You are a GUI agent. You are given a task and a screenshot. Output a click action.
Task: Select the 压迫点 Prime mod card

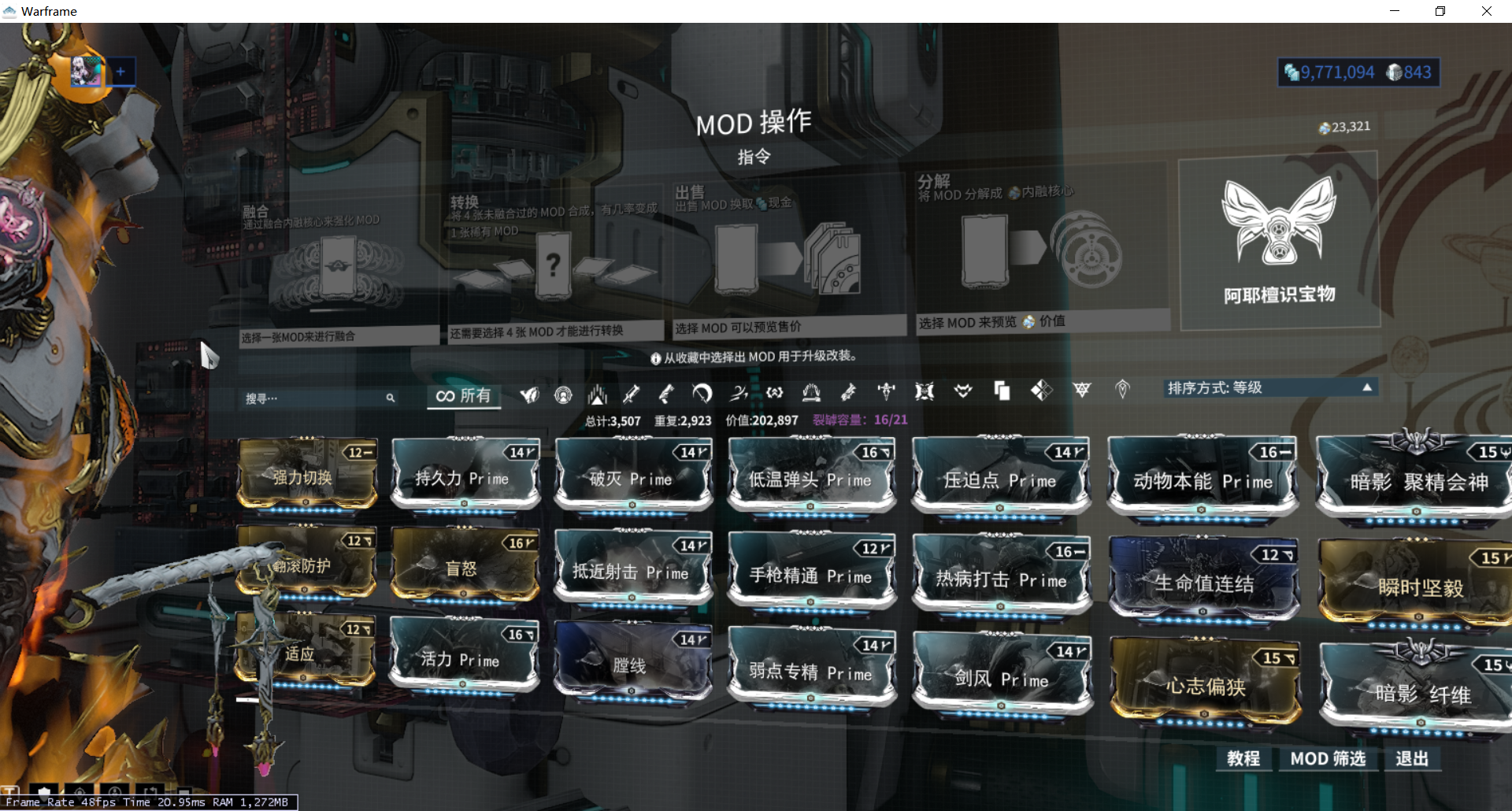tap(1000, 478)
